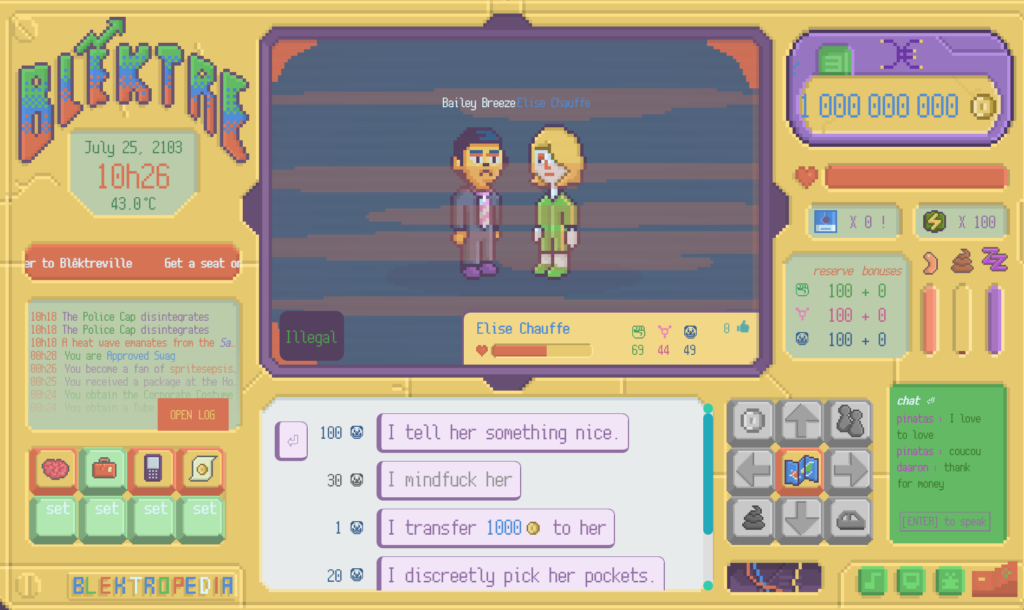The image size is (1024, 610).
Task: Move left with the left arrow button
Action: pos(752,471)
